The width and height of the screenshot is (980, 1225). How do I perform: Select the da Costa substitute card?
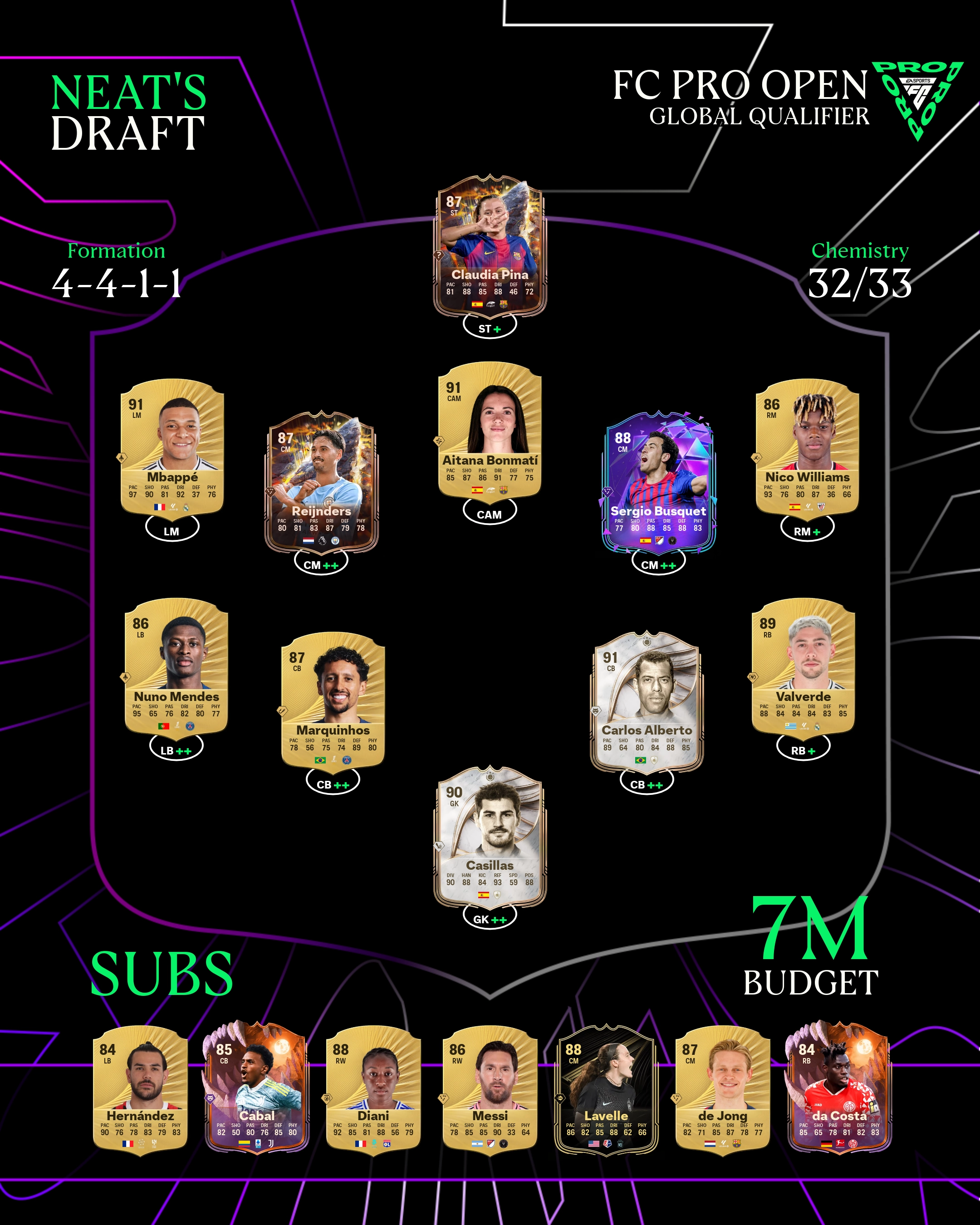[838, 1090]
